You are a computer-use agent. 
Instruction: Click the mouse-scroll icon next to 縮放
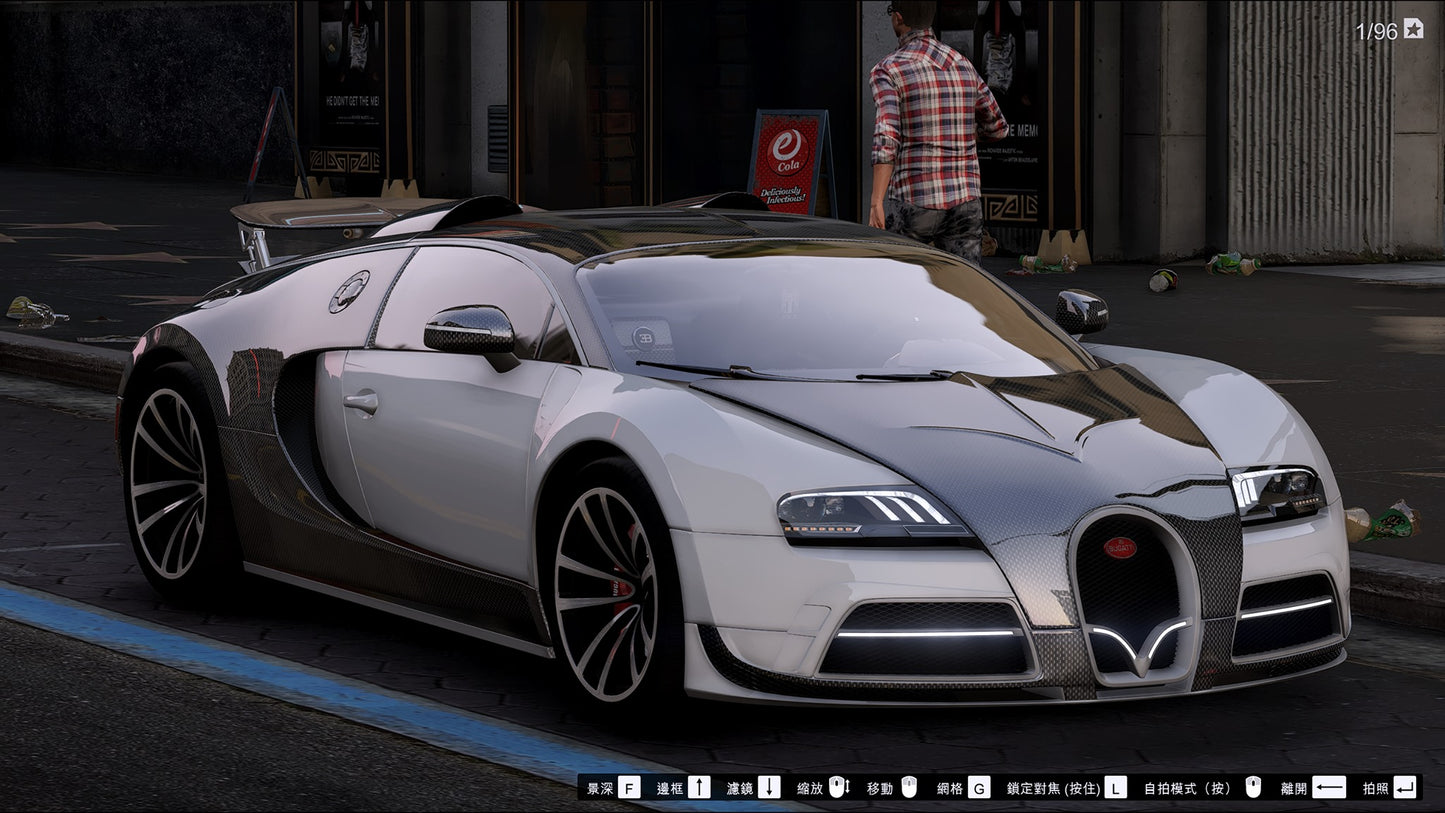coord(837,788)
